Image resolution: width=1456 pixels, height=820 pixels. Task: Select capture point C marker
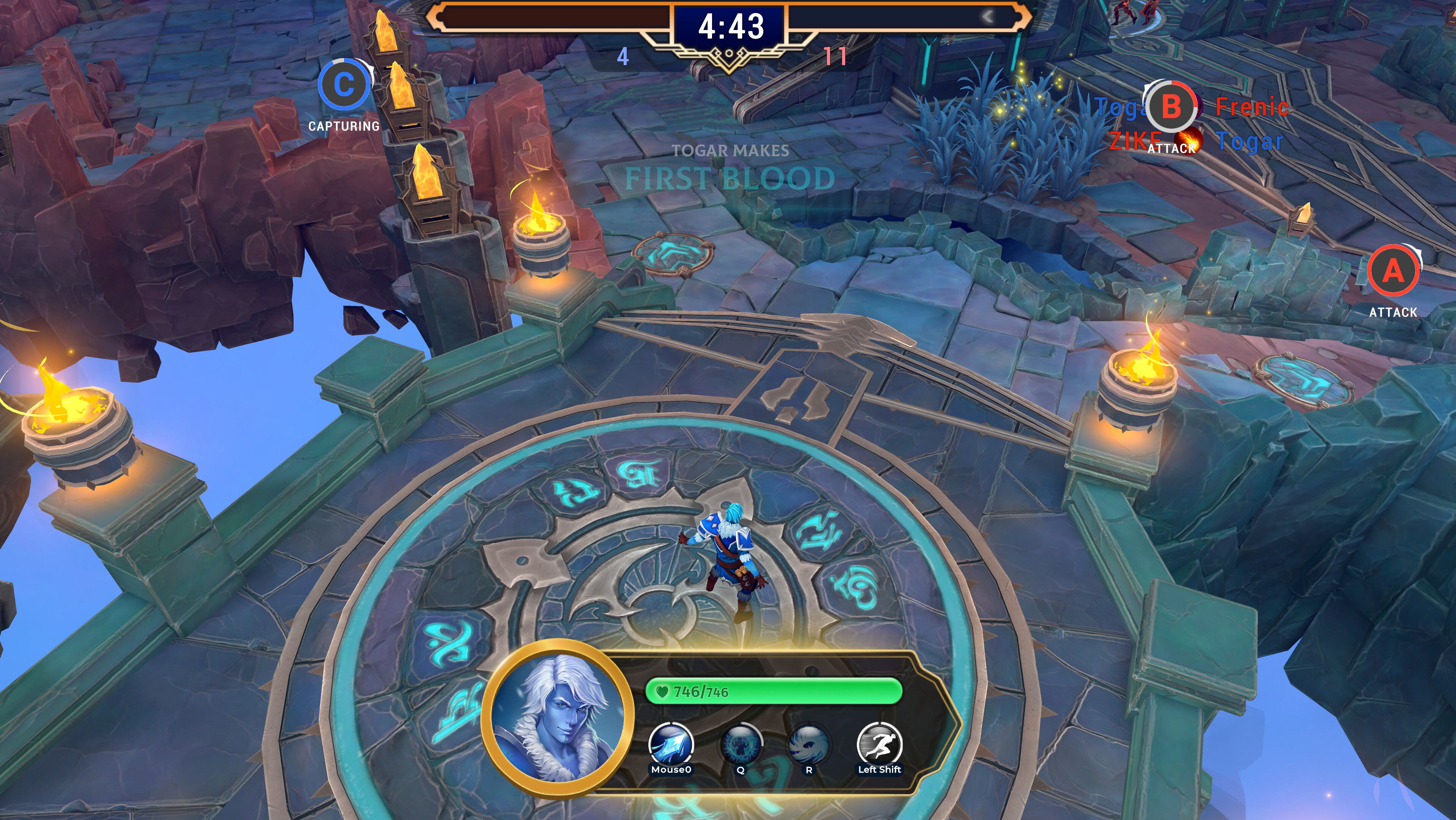344,85
